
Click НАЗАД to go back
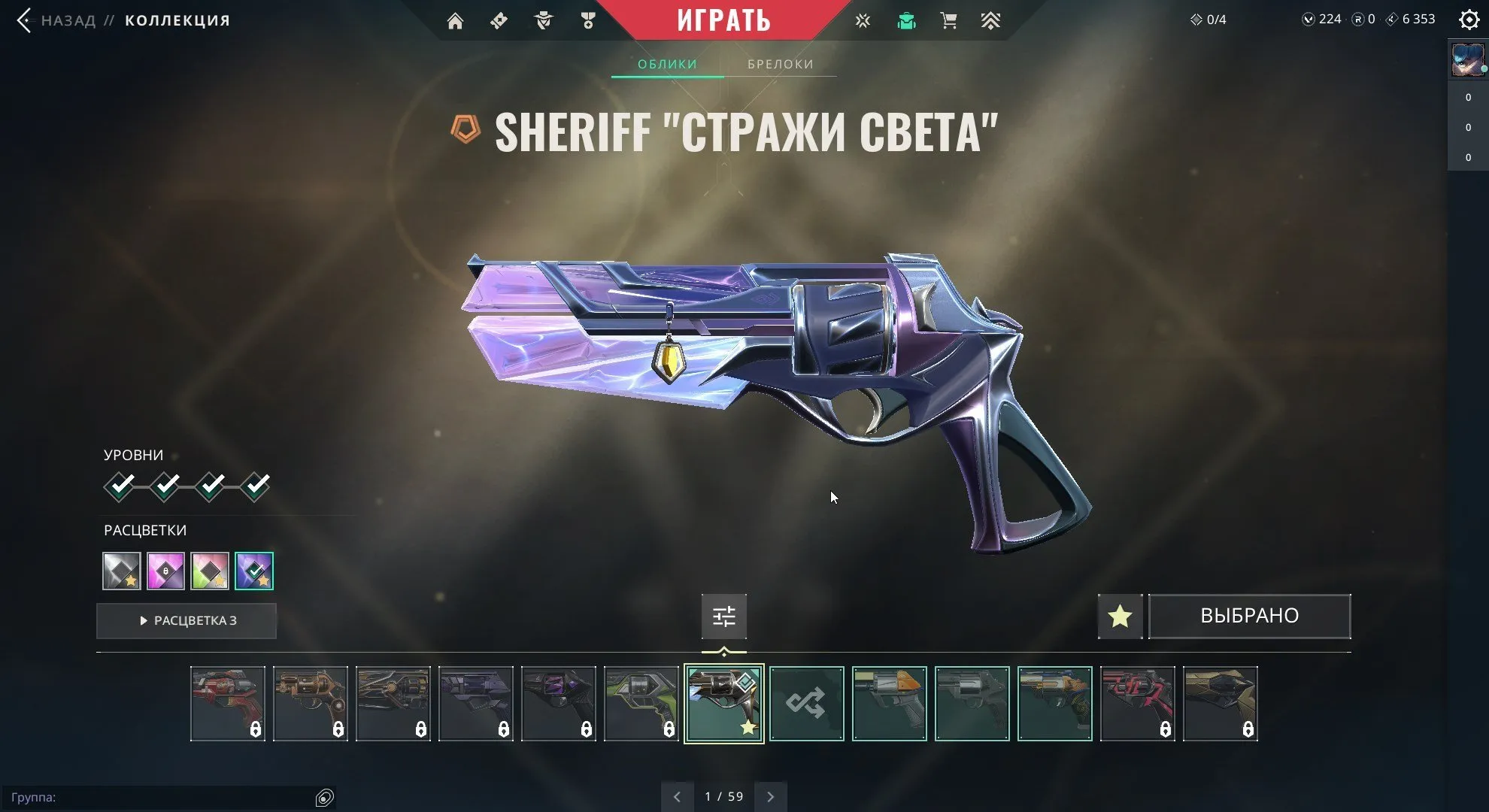(x=65, y=20)
